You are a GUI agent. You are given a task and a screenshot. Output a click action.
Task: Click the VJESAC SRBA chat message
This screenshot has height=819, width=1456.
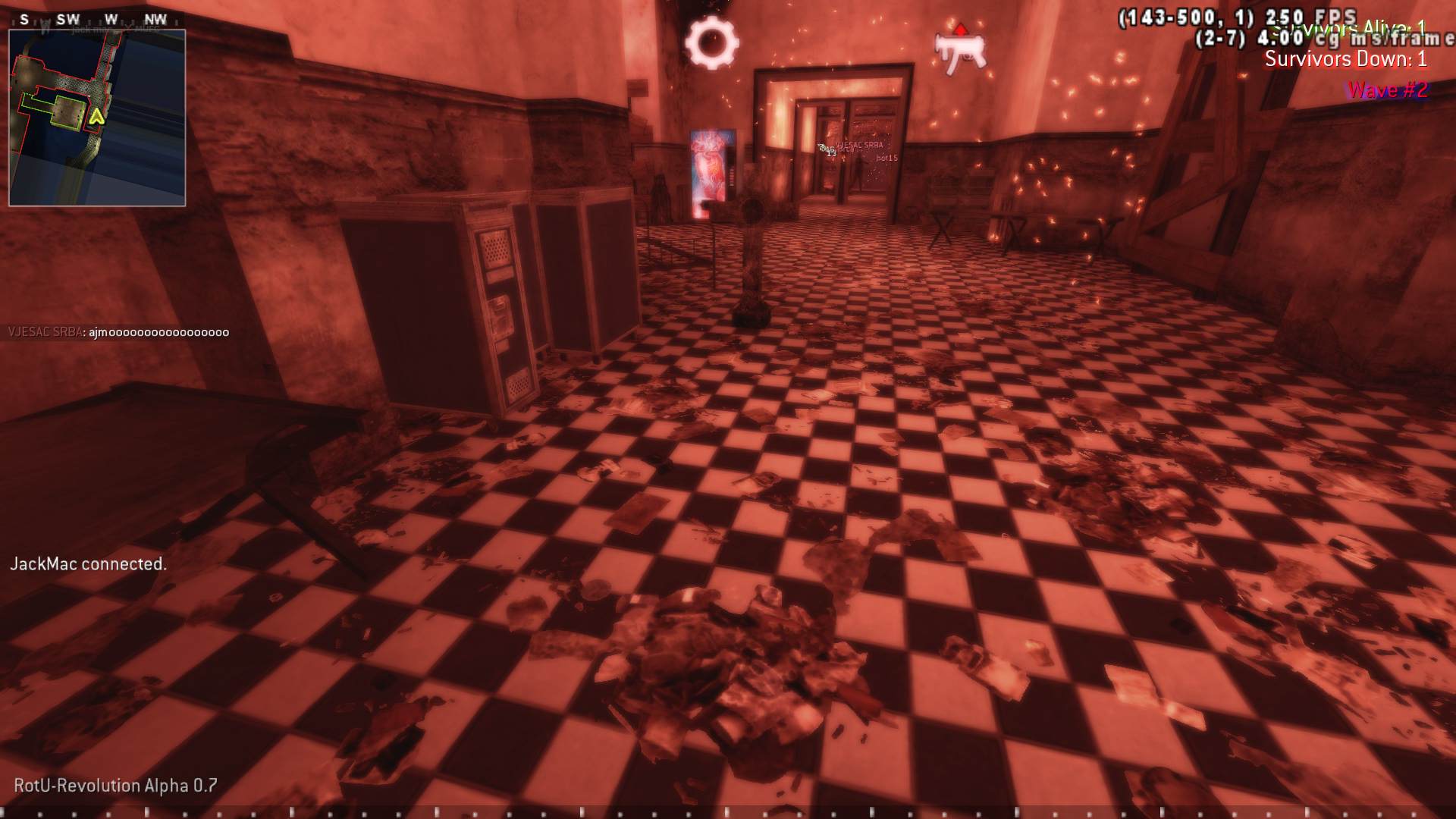coord(118,331)
